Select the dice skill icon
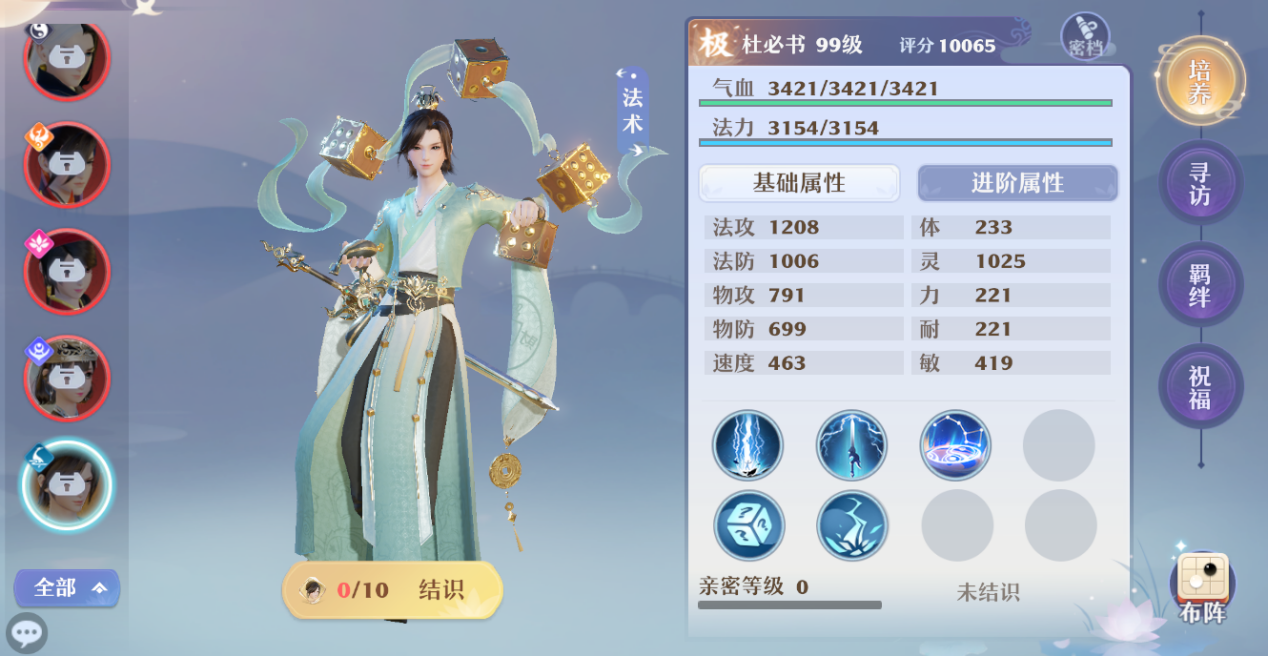The height and width of the screenshot is (656, 1268). [749, 525]
